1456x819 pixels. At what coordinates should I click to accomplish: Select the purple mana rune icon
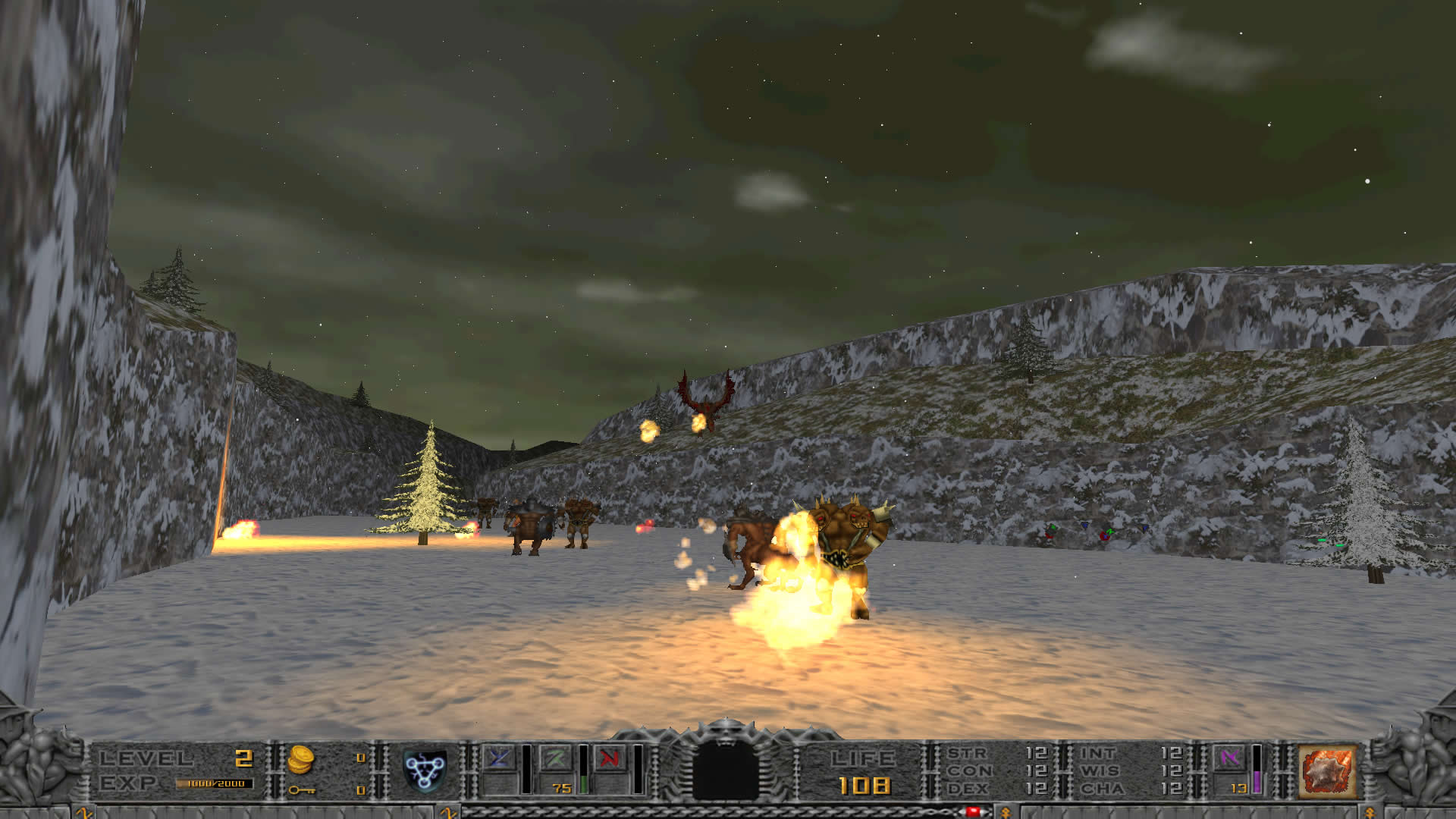click(1229, 758)
